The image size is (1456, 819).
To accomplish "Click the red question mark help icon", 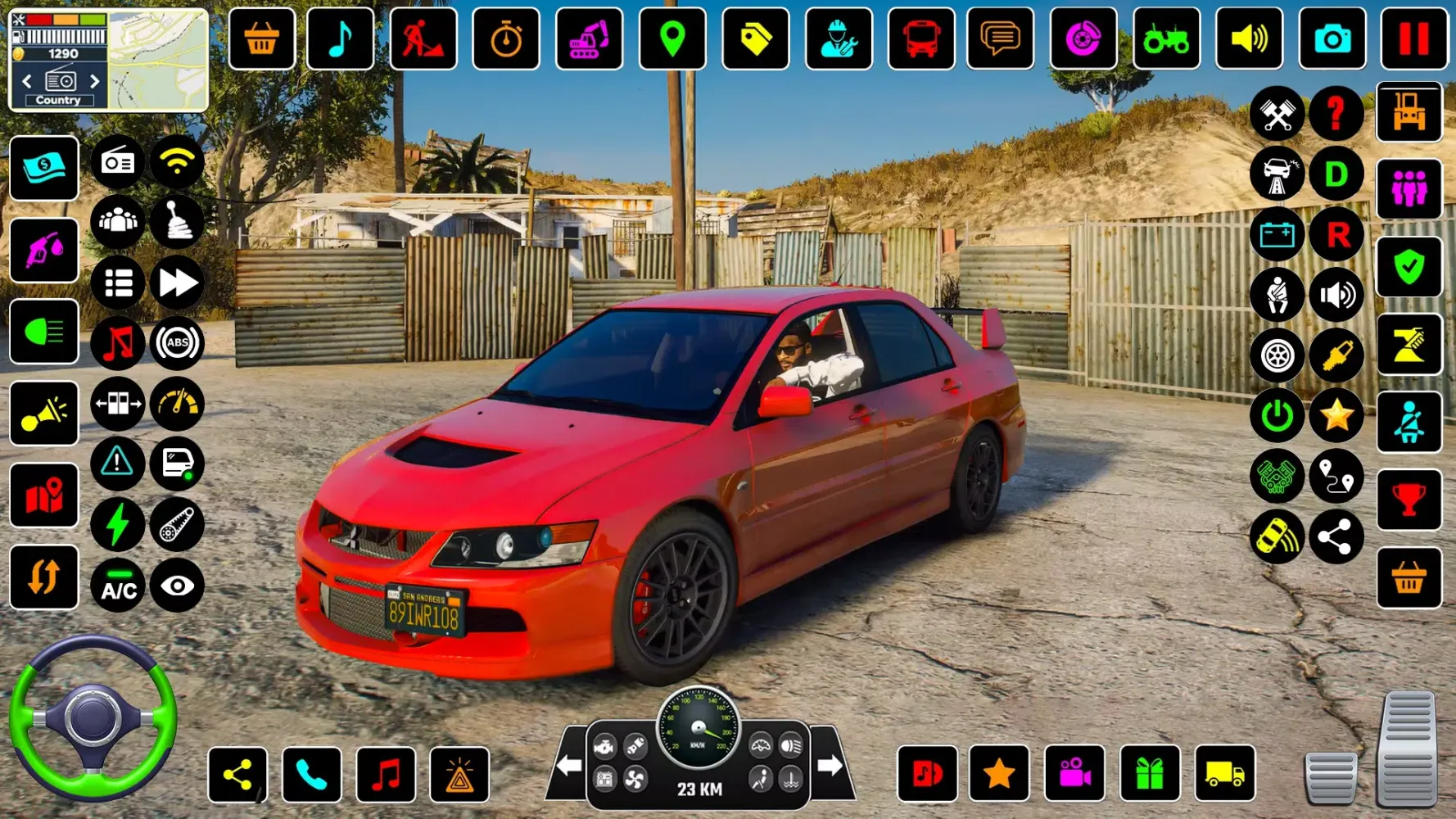I will pyautogui.click(x=1336, y=113).
